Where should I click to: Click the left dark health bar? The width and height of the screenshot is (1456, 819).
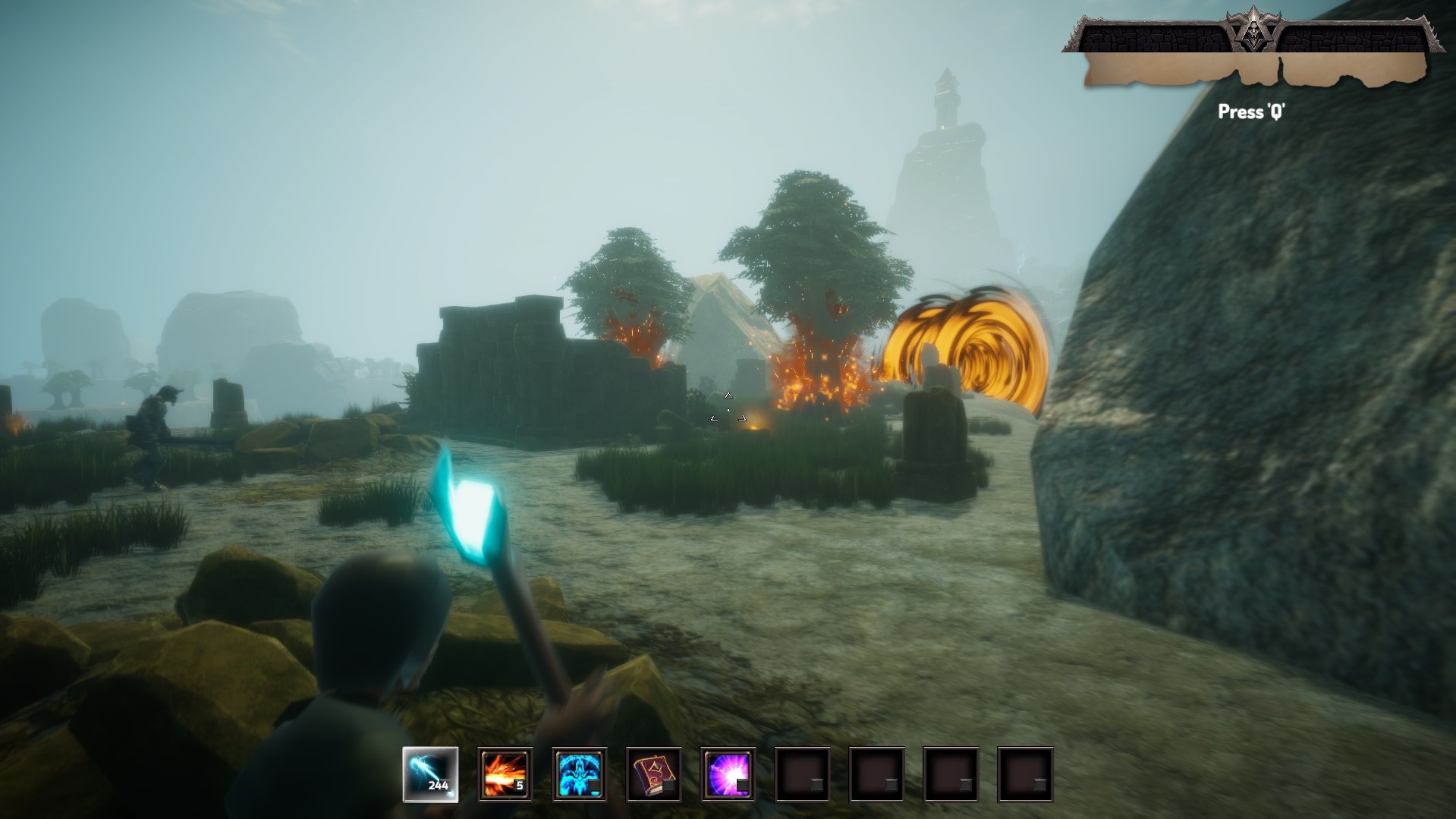(1153, 34)
